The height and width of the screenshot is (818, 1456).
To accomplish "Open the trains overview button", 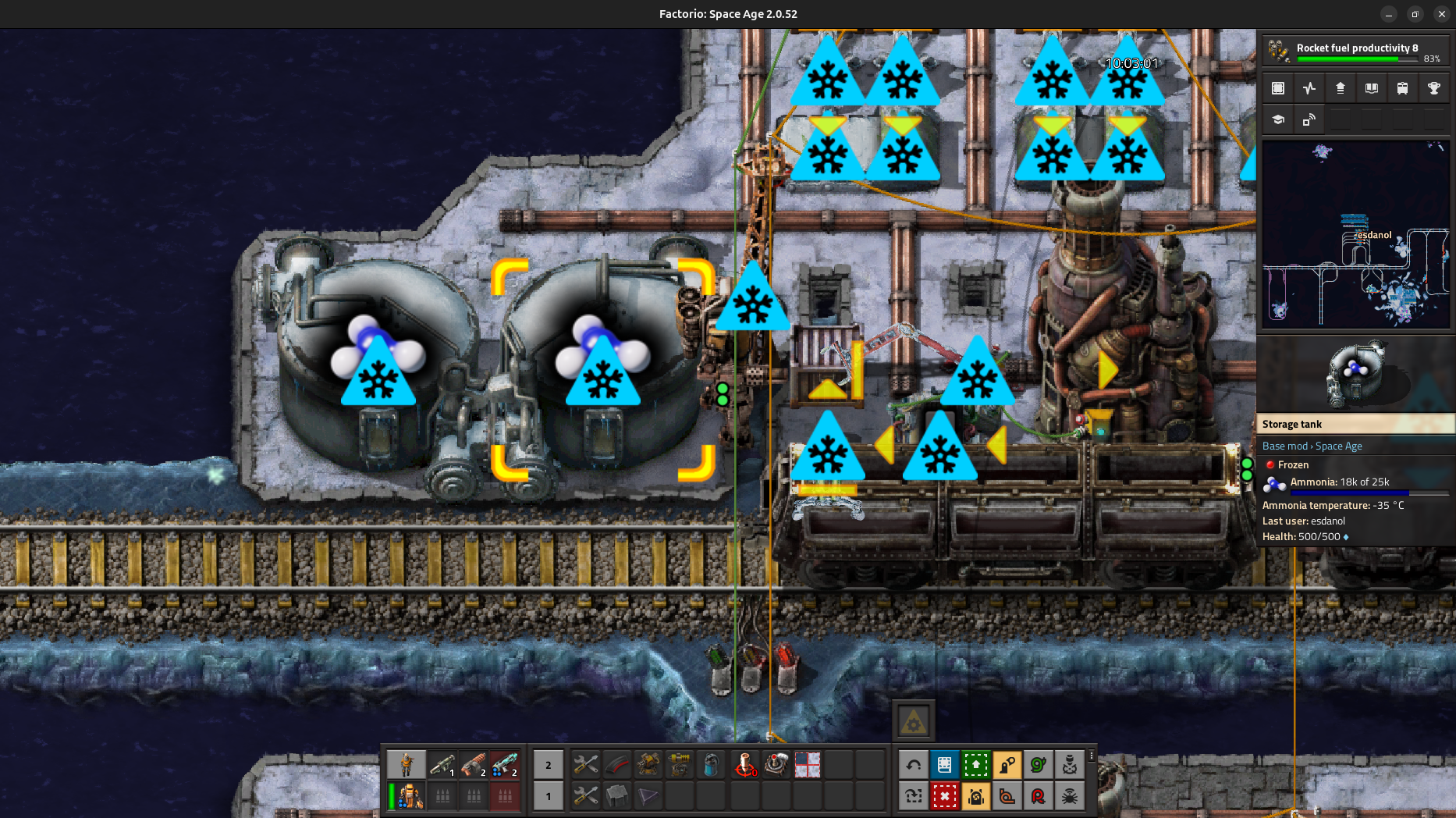I will point(1402,88).
